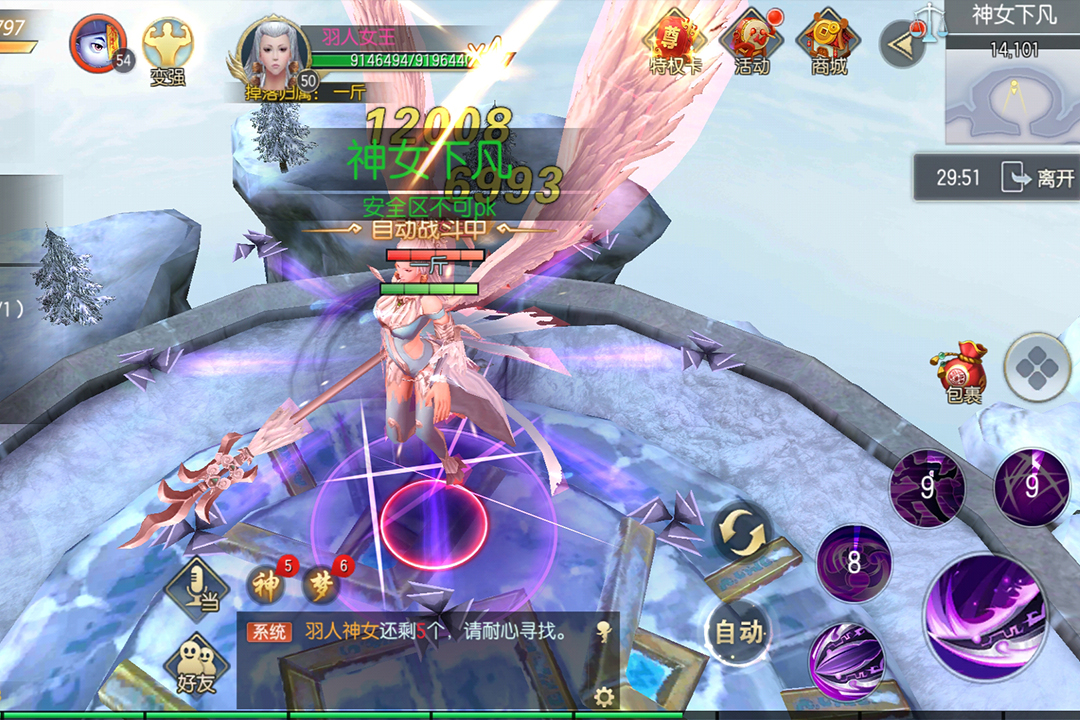Open the 特权卡 privilege card
Screen dimensions: 1080x720
[x=676, y=43]
